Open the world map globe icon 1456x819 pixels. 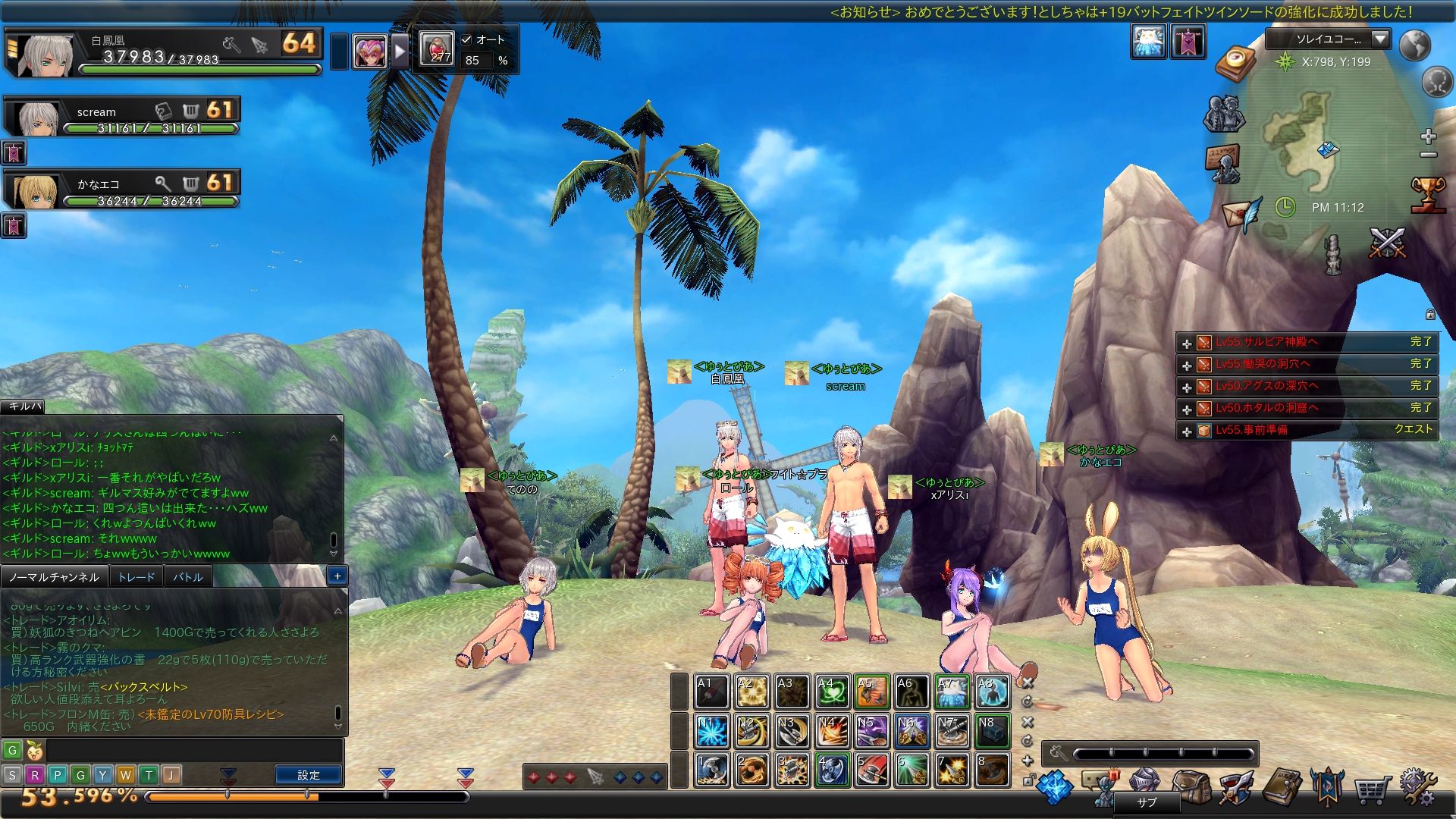pos(1414,45)
